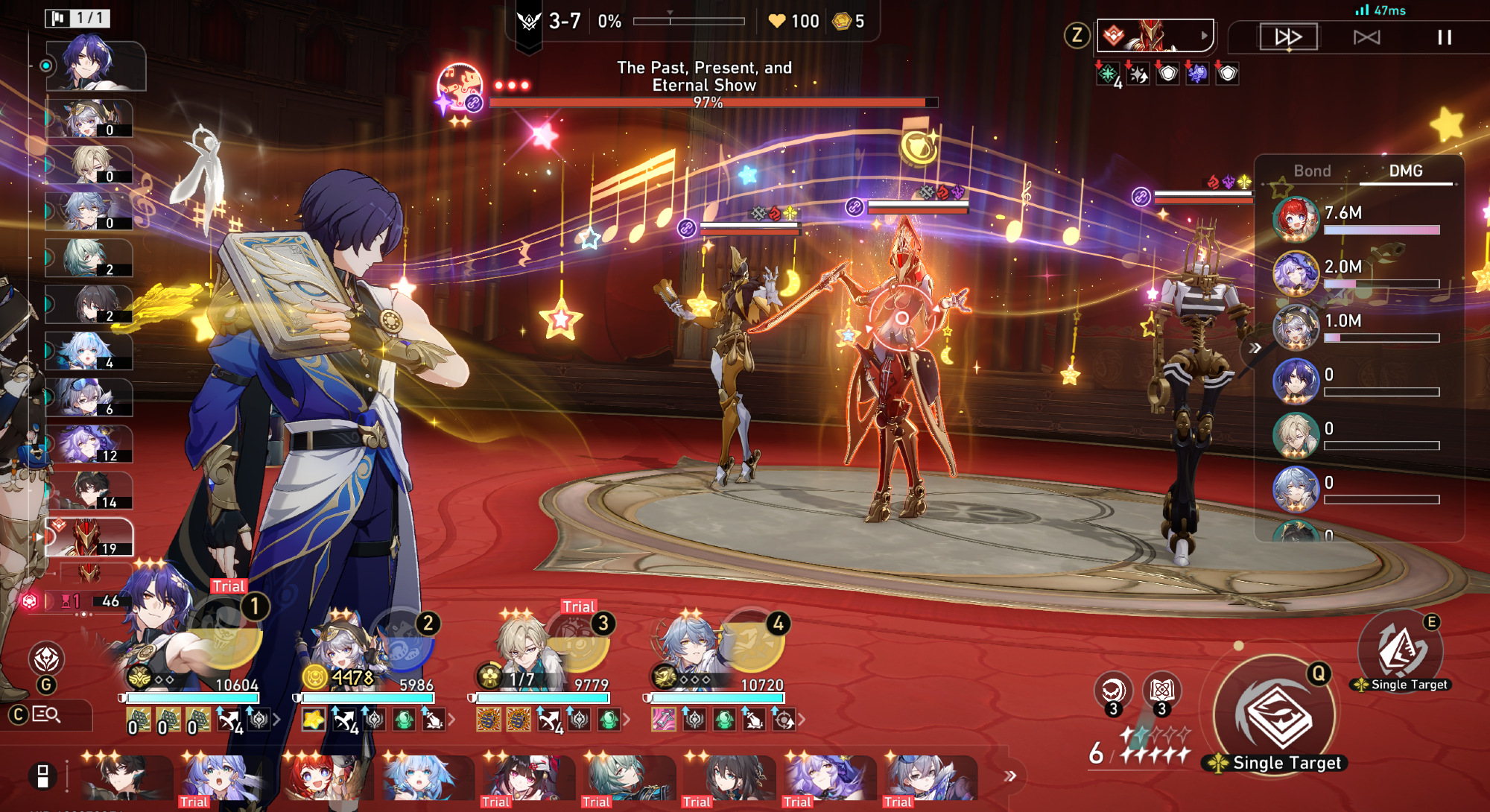
Task: Open the red-armored enemy turn preview
Action: point(1155,36)
